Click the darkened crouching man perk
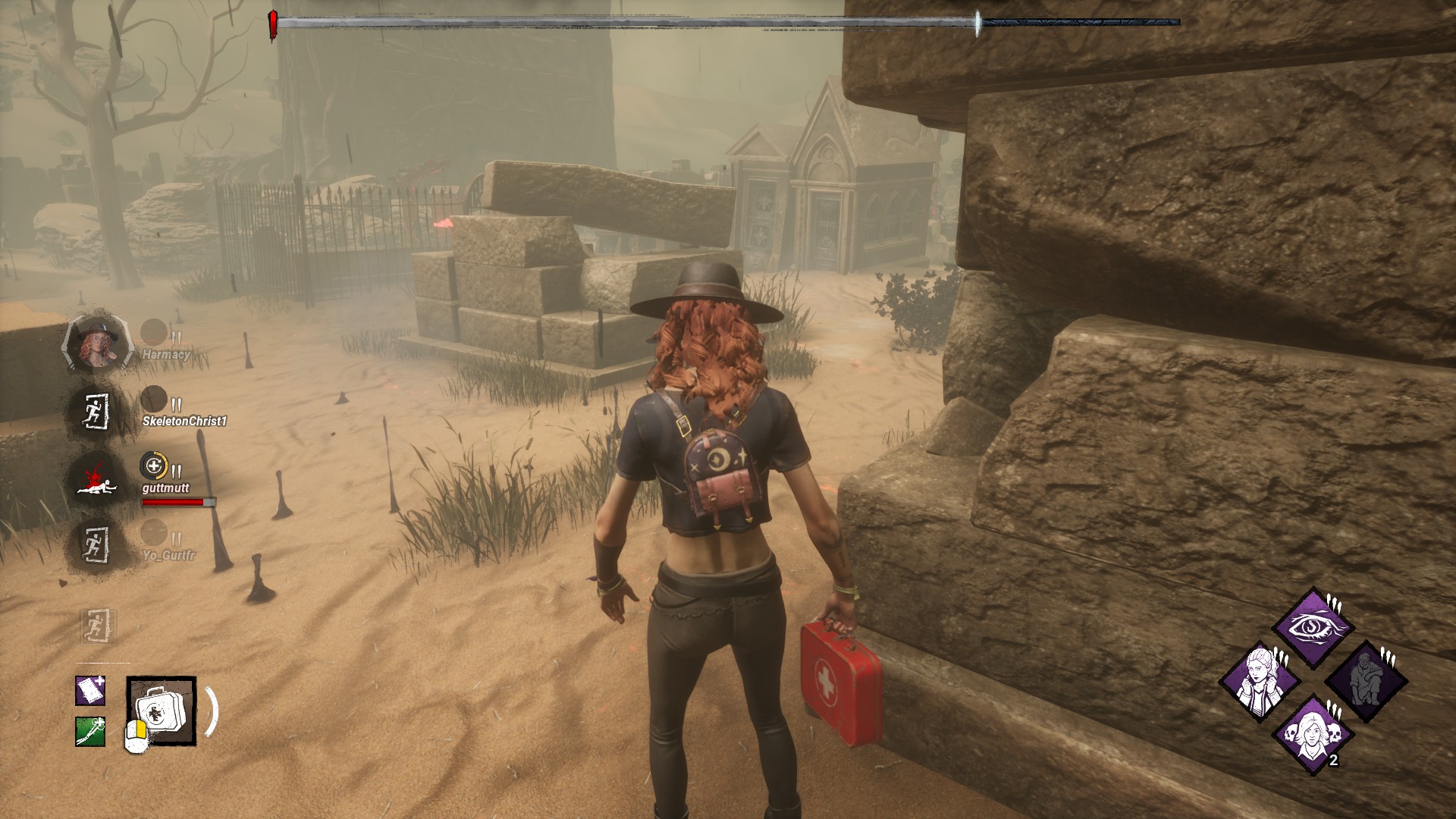 pyautogui.click(x=1366, y=681)
